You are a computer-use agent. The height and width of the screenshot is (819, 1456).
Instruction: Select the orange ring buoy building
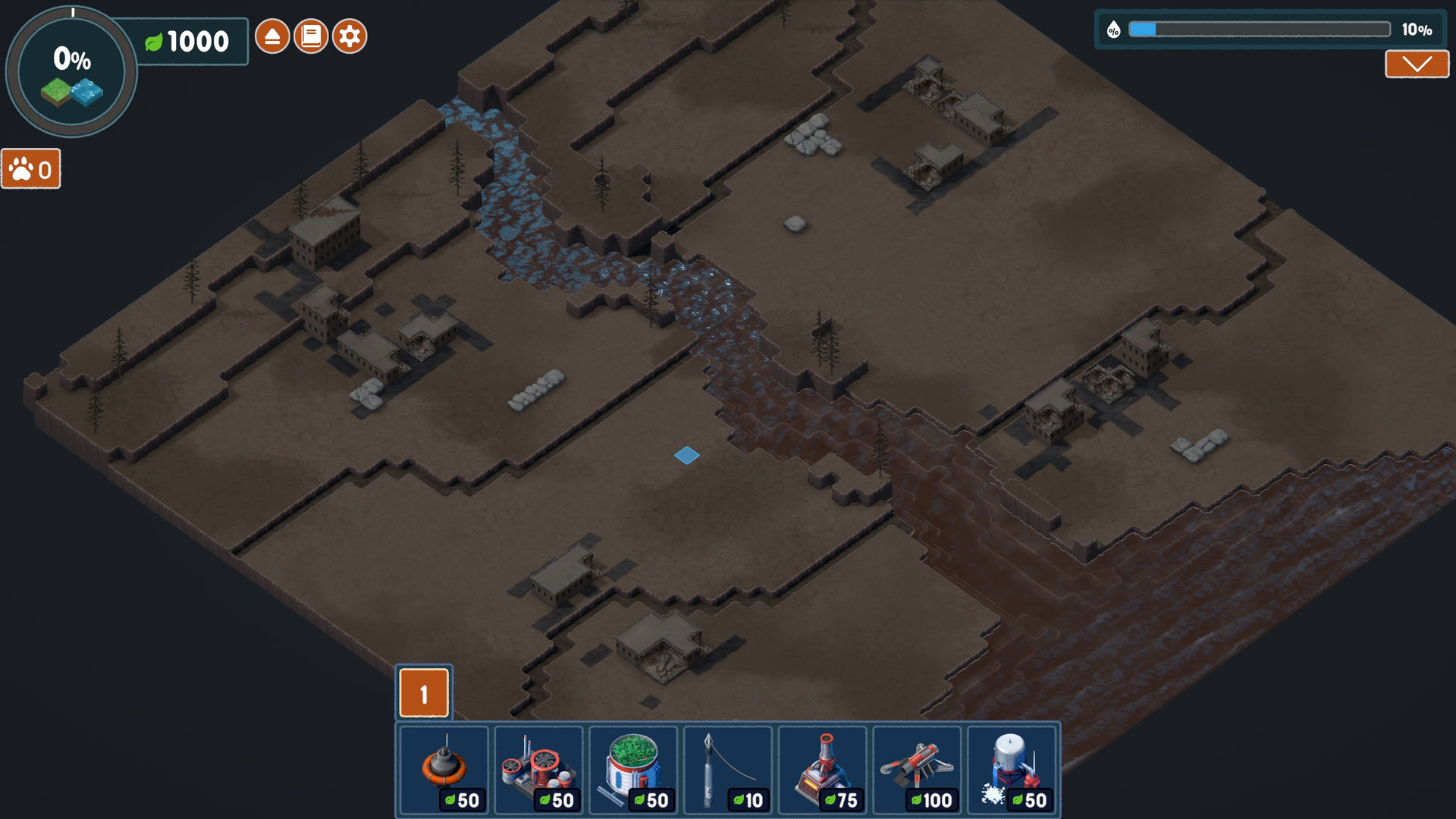[x=444, y=769]
